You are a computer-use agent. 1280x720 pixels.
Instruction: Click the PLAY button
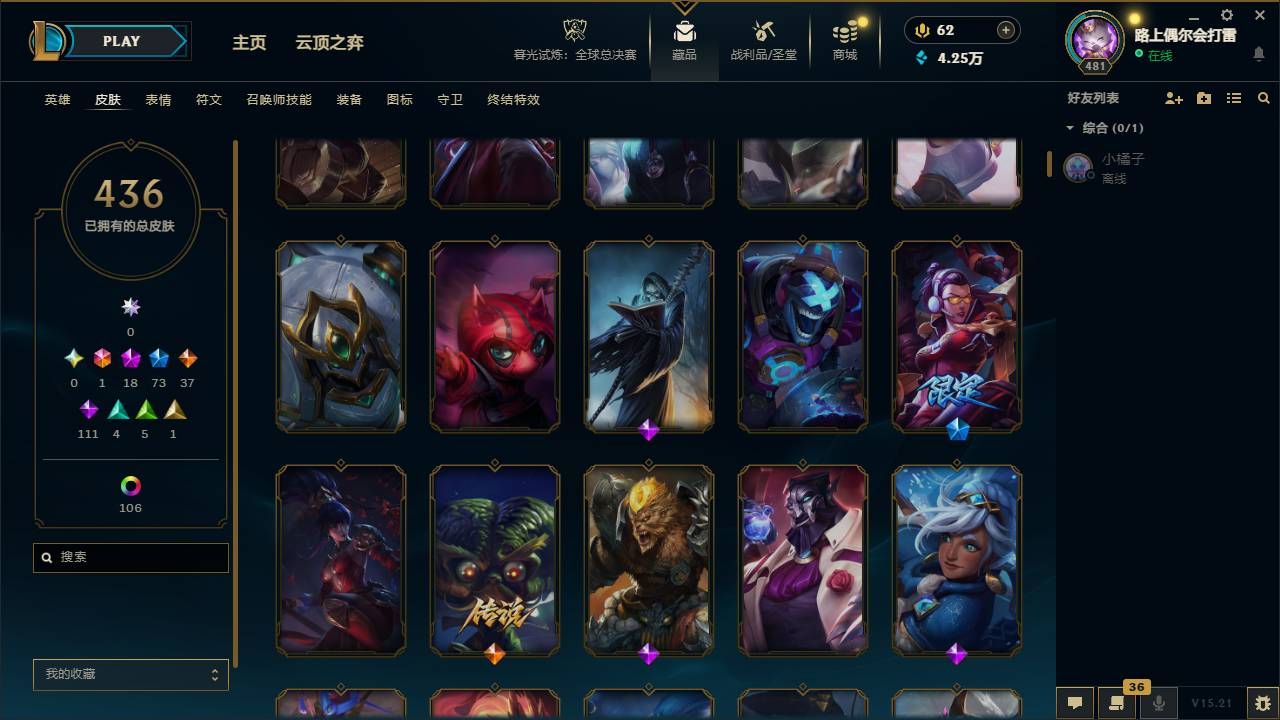(120, 41)
